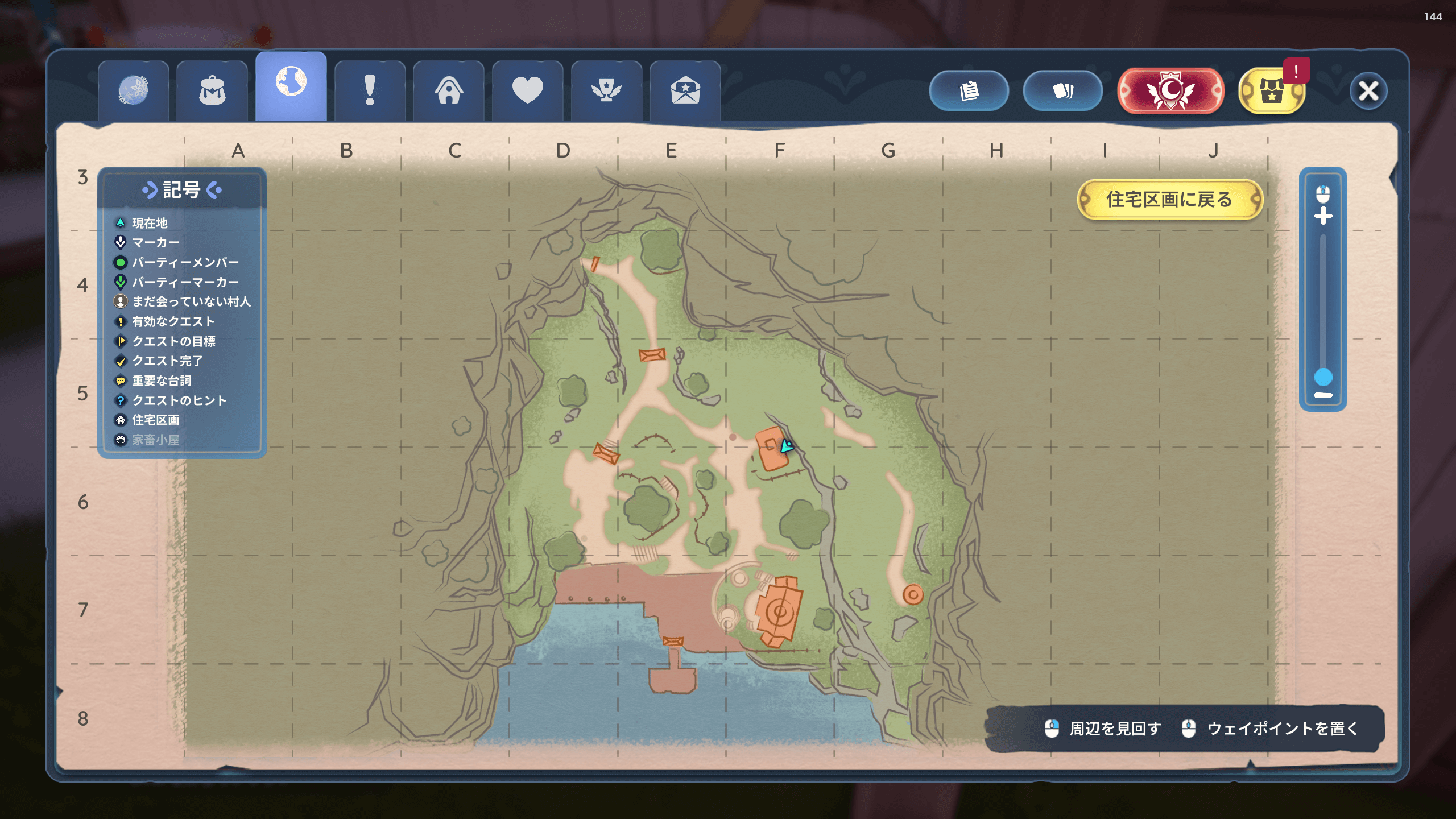Click the 住宅区画 legend entry
The image size is (1456, 819).
155,420
